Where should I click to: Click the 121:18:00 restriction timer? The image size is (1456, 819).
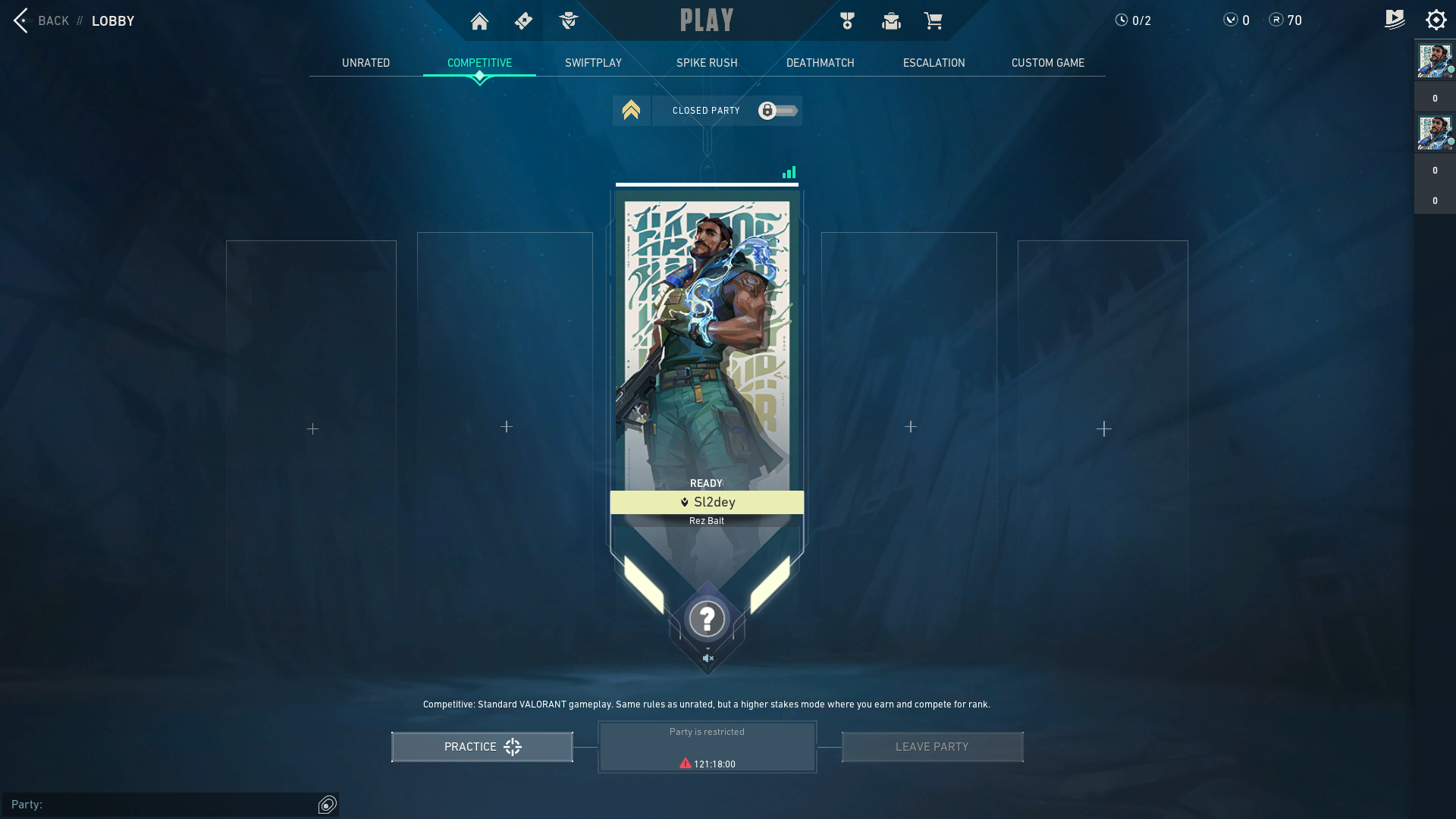click(x=707, y=764)
